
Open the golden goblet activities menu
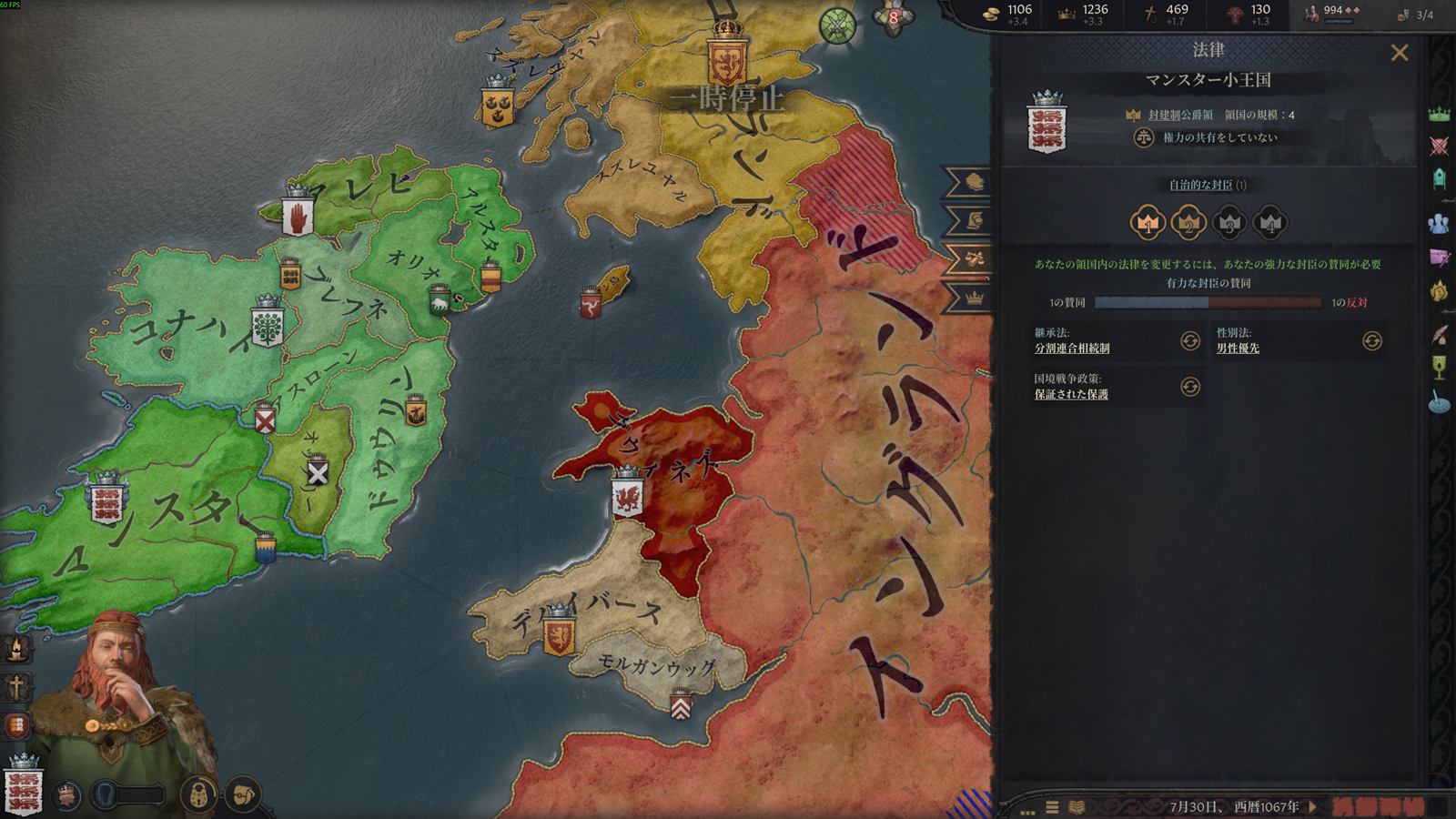[1439, 367]
